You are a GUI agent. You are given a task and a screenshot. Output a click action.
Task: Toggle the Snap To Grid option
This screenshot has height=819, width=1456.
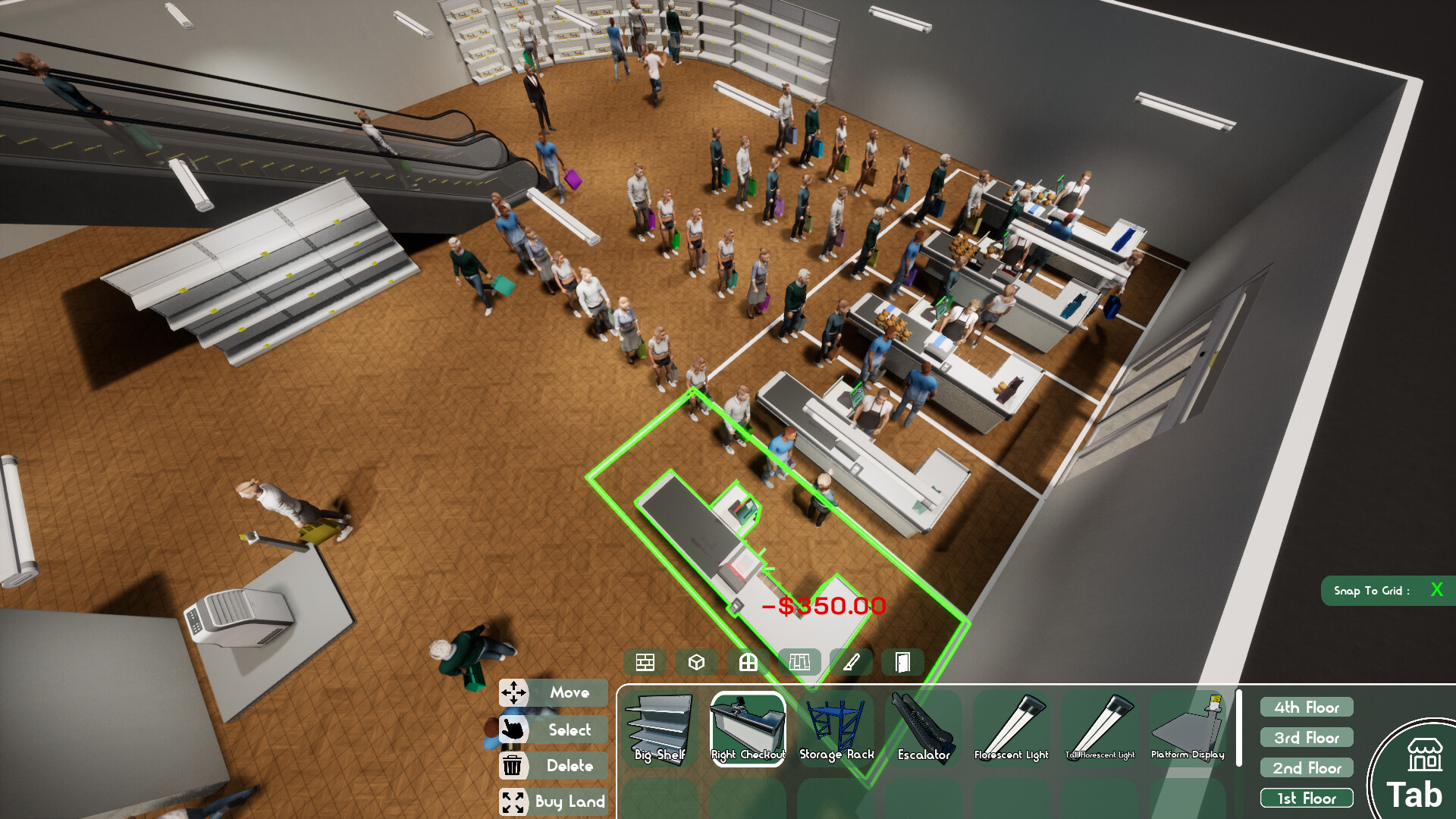click(x=1436, y=590)
